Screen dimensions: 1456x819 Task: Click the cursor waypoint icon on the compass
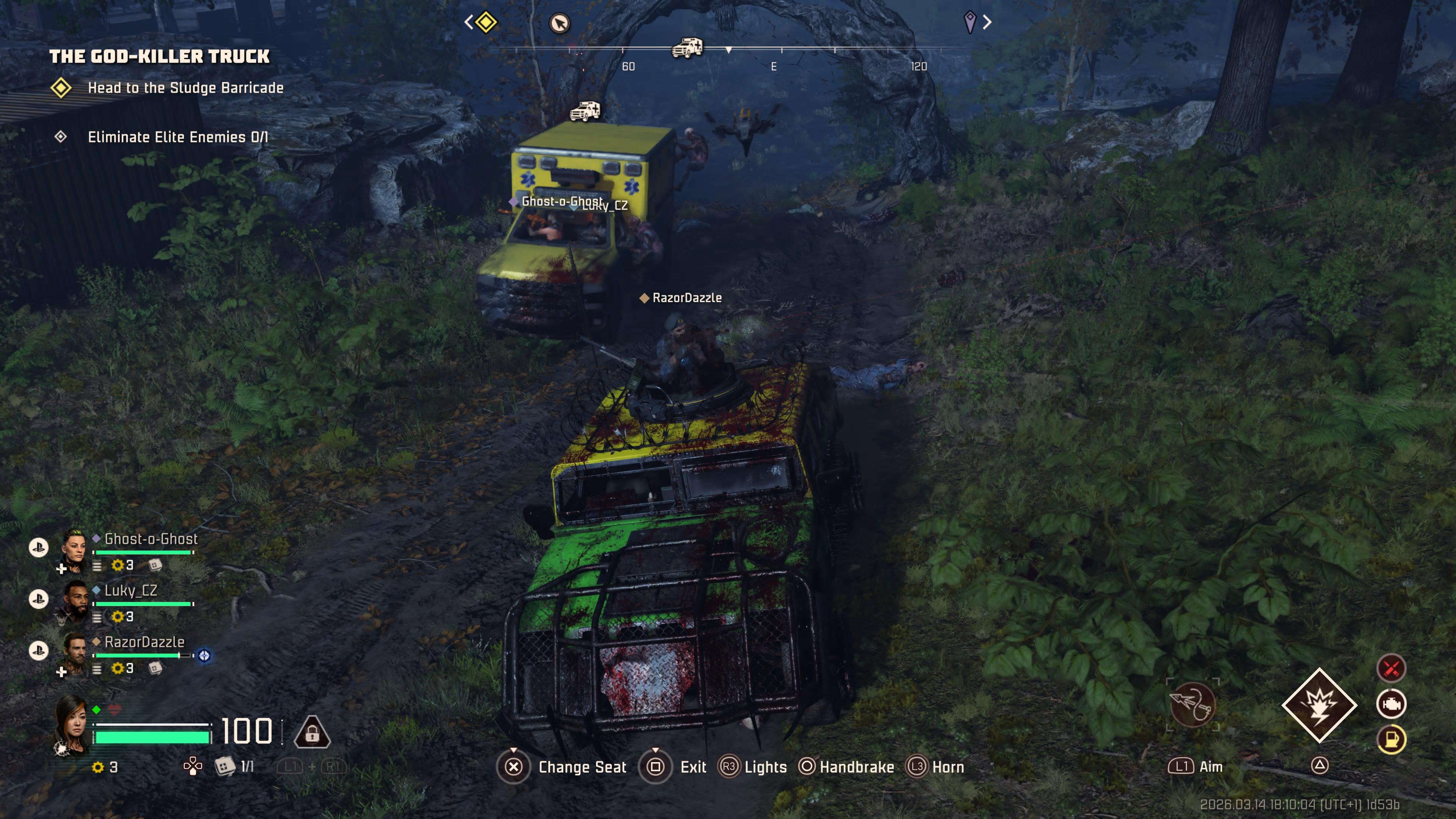tap(560, 24)
